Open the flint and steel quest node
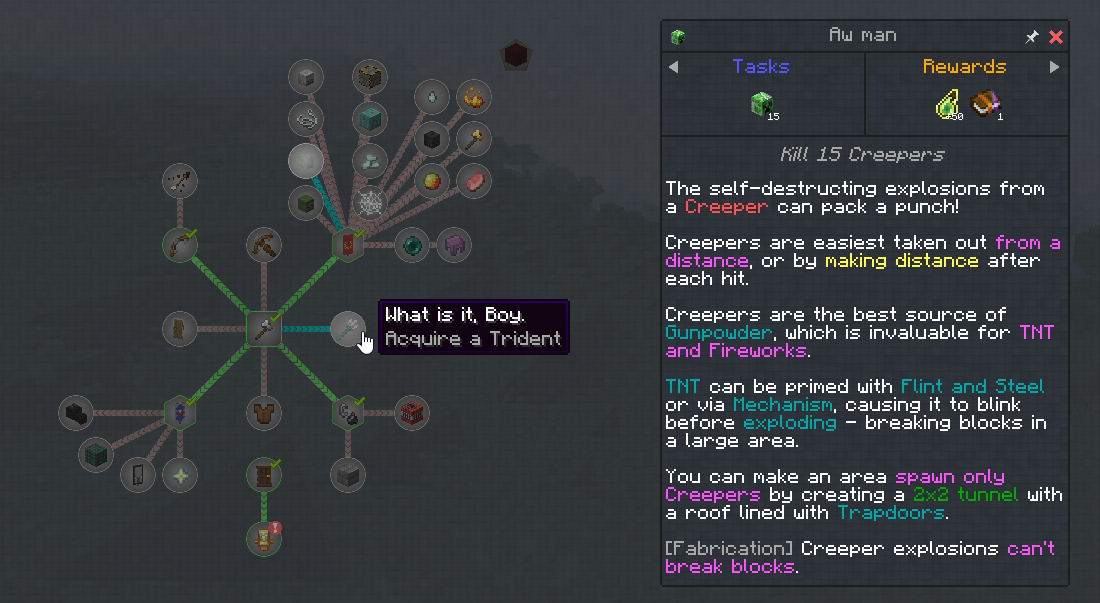The image size is (1100, 603). click(x=348, y=412)
